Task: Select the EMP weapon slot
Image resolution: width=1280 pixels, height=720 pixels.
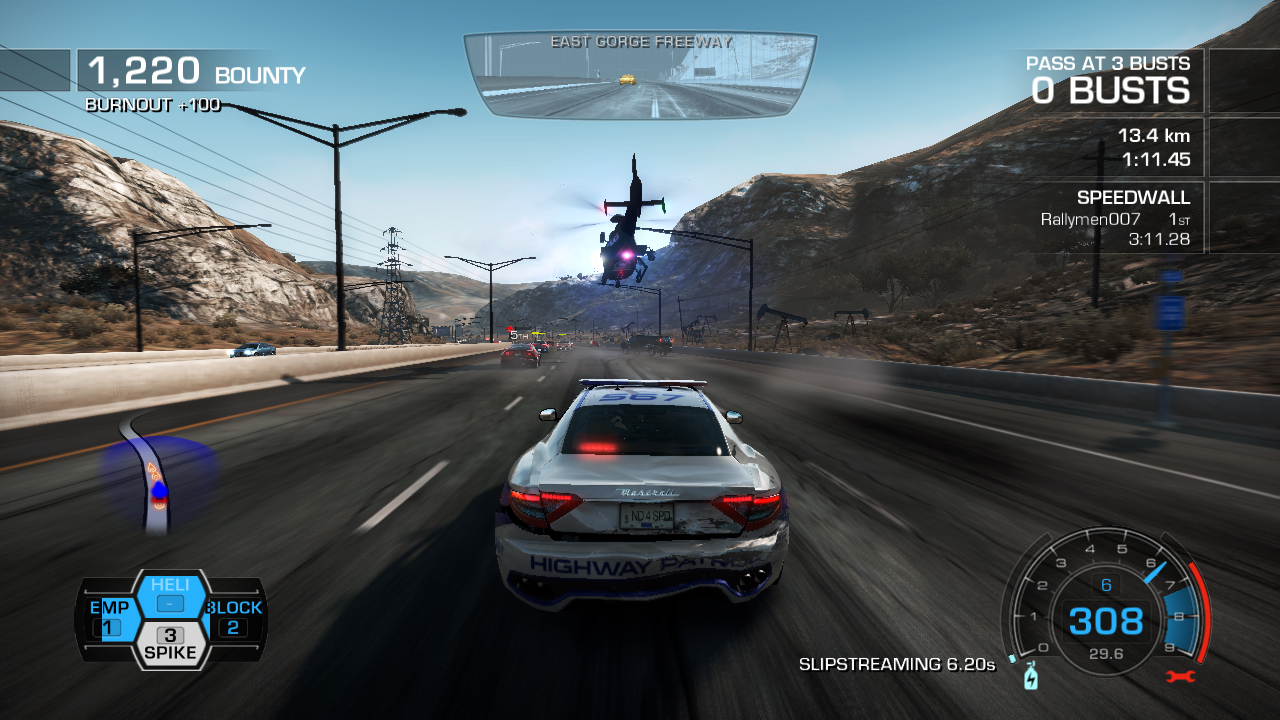Action: coord(109,618)
